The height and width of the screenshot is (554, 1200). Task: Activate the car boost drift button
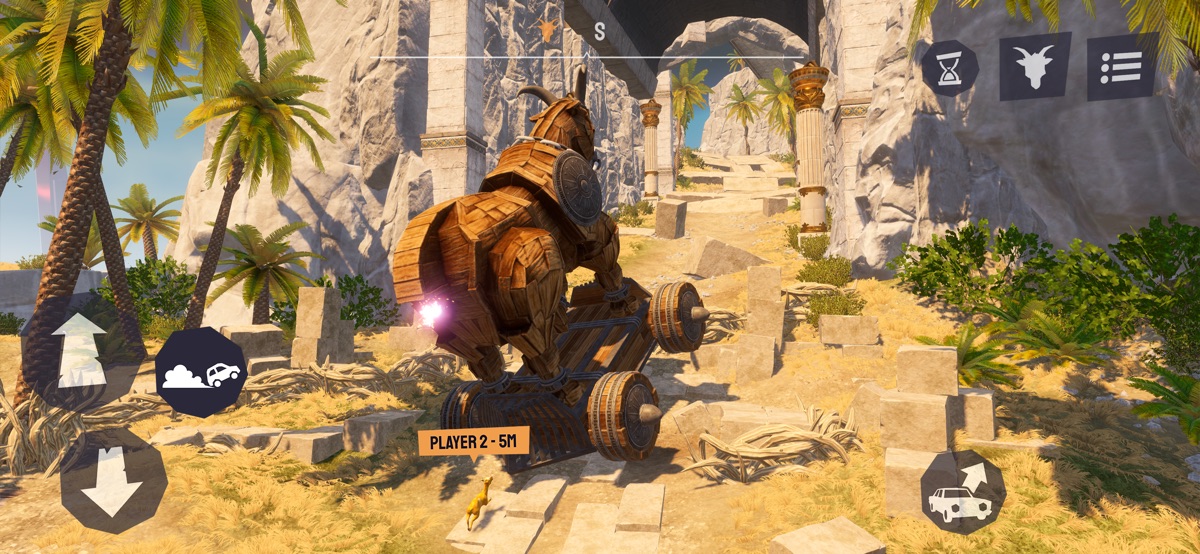(x=201, y=372)
